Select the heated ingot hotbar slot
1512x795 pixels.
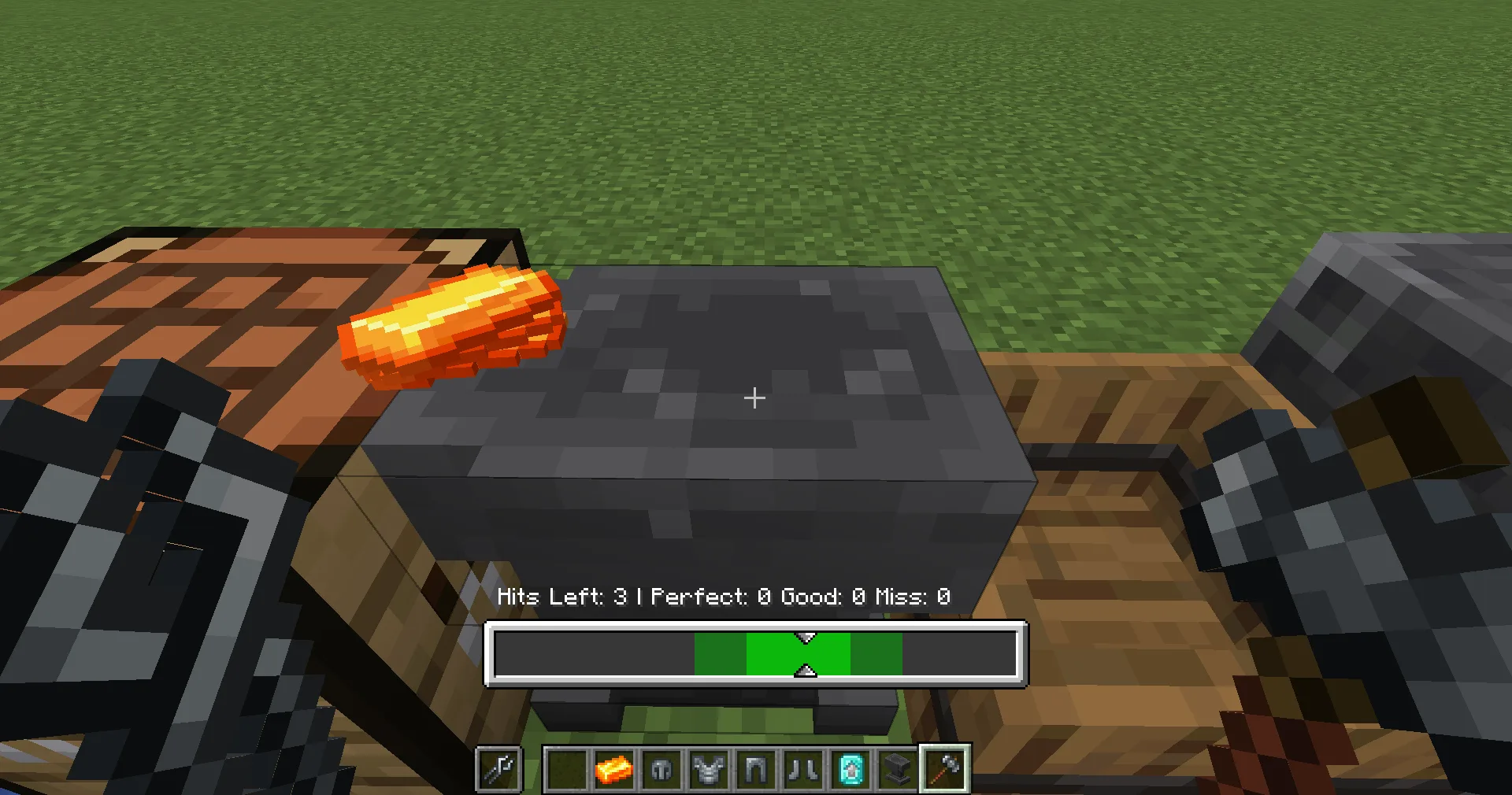[x=613, y=769]
